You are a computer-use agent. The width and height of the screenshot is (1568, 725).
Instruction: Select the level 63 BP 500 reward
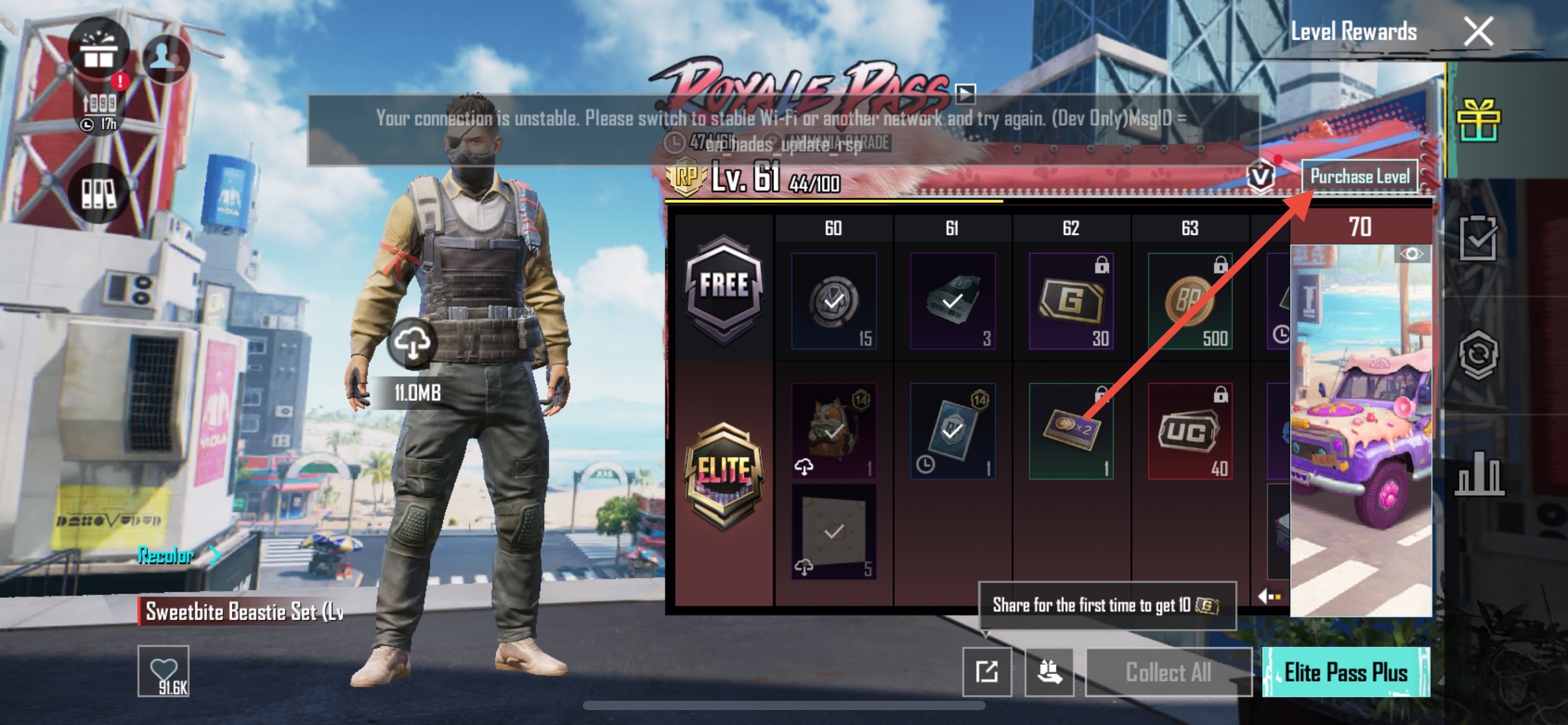pyautogui.click(x=1190, y=302)
